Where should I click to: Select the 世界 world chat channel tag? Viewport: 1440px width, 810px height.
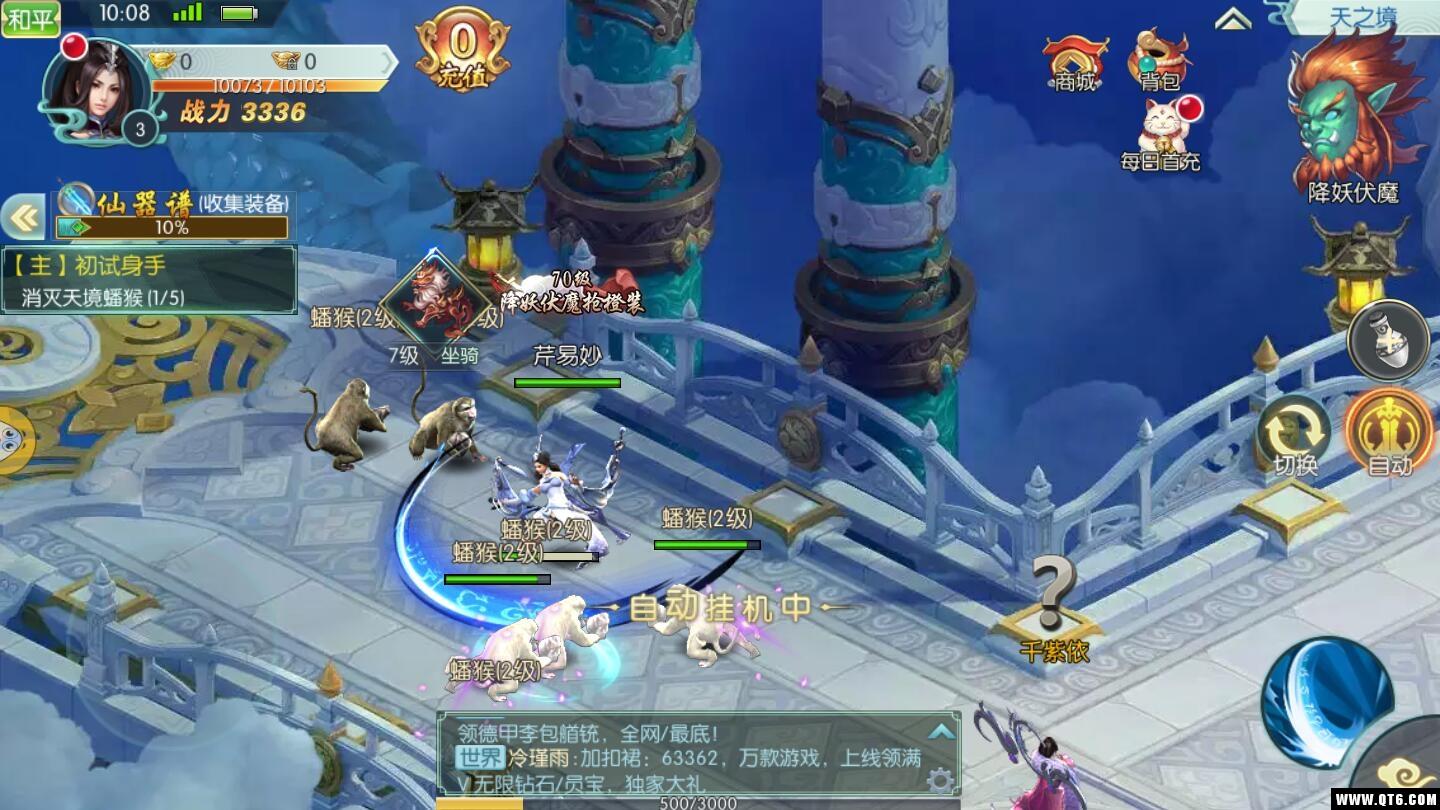480,758
